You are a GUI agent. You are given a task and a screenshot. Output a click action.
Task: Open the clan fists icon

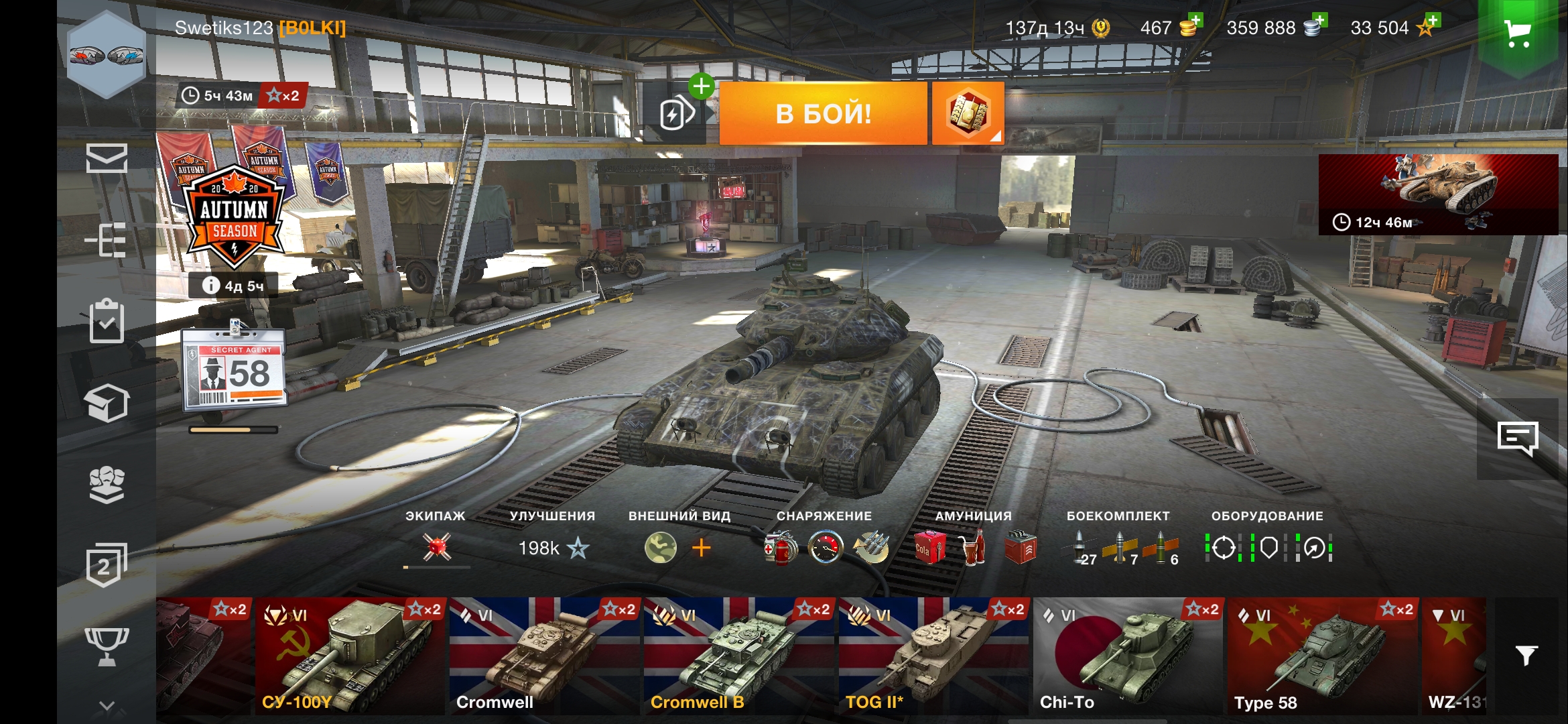(x=107, y=484)
